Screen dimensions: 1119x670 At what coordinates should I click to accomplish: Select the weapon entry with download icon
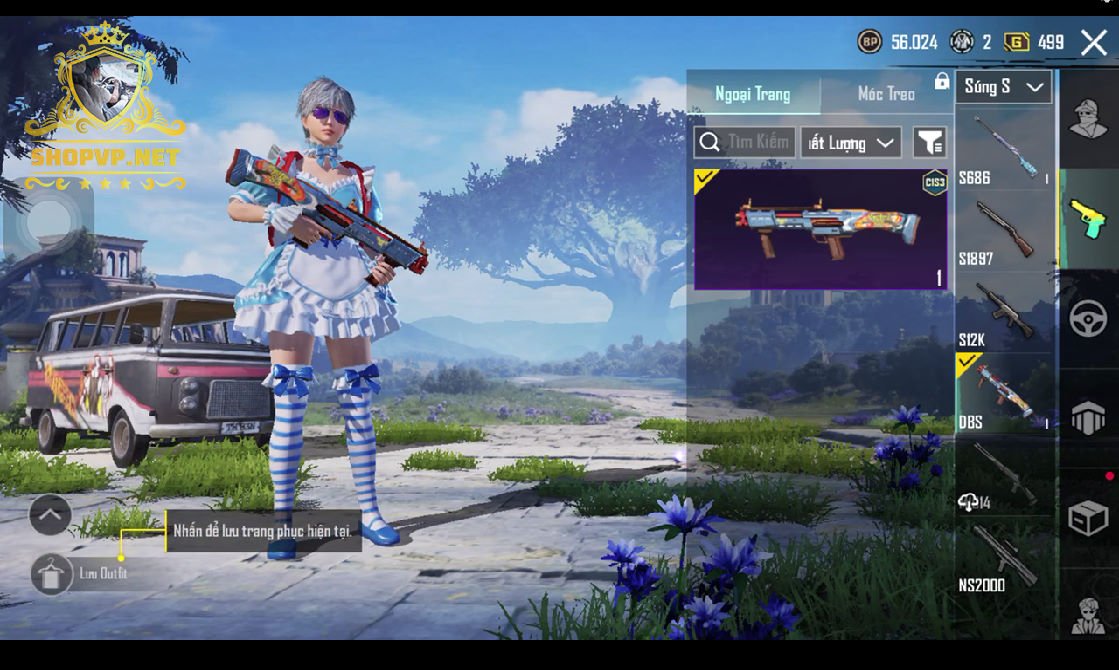tap(1004, 476)
